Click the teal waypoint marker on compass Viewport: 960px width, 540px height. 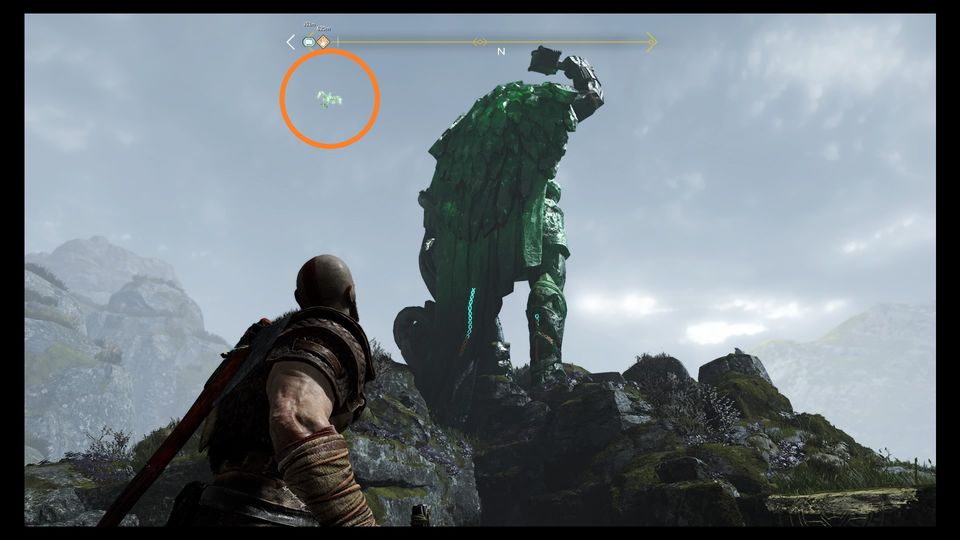[309, 42]
